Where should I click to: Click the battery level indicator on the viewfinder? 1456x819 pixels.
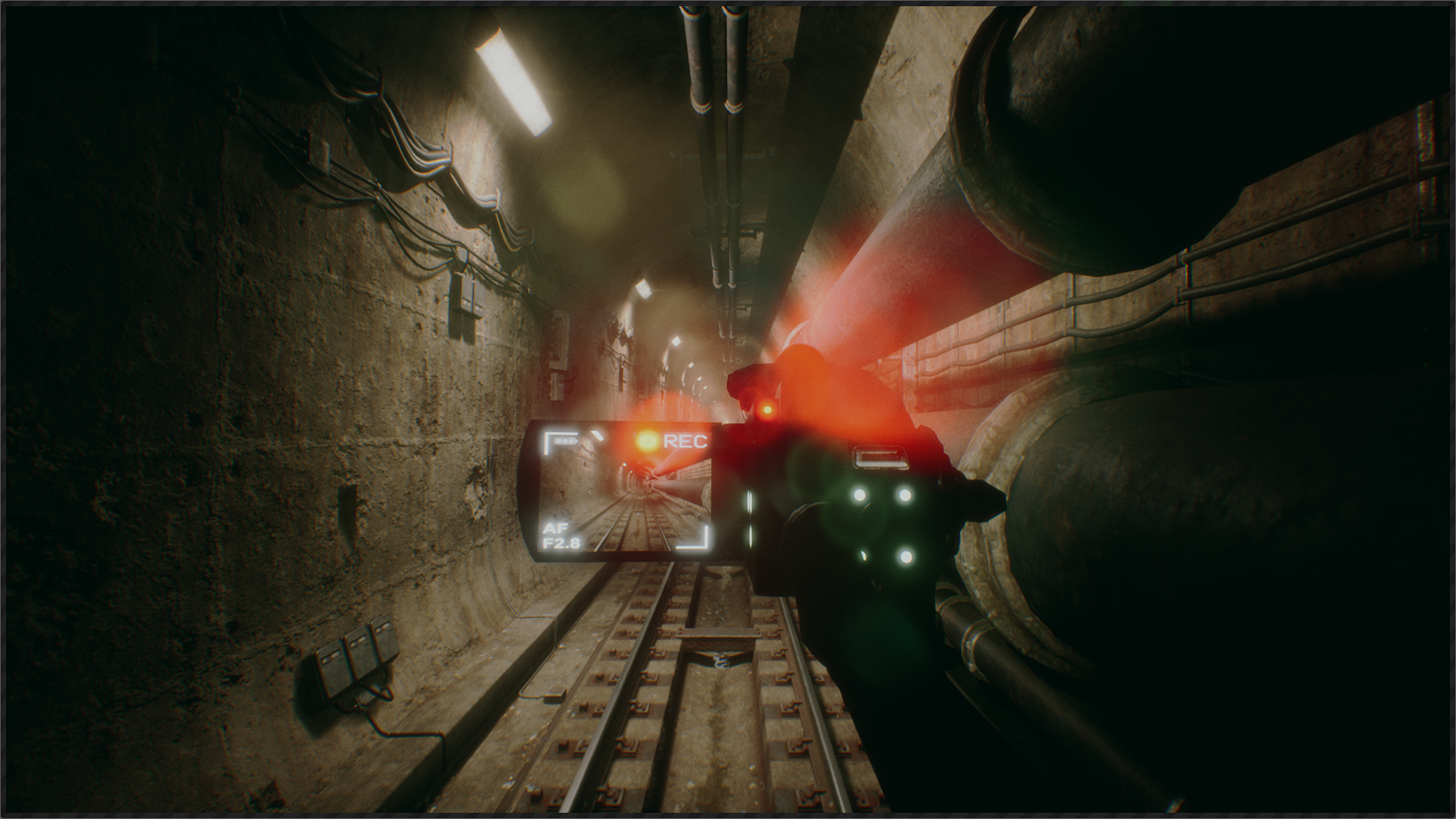(565, 441)
